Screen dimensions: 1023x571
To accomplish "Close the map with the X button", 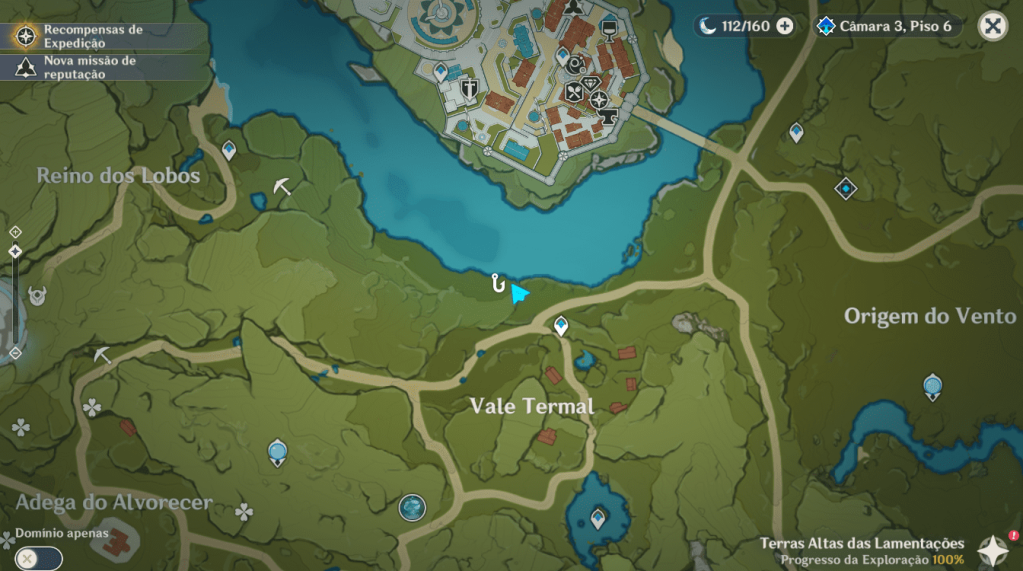I will click(x=992, y=26).
